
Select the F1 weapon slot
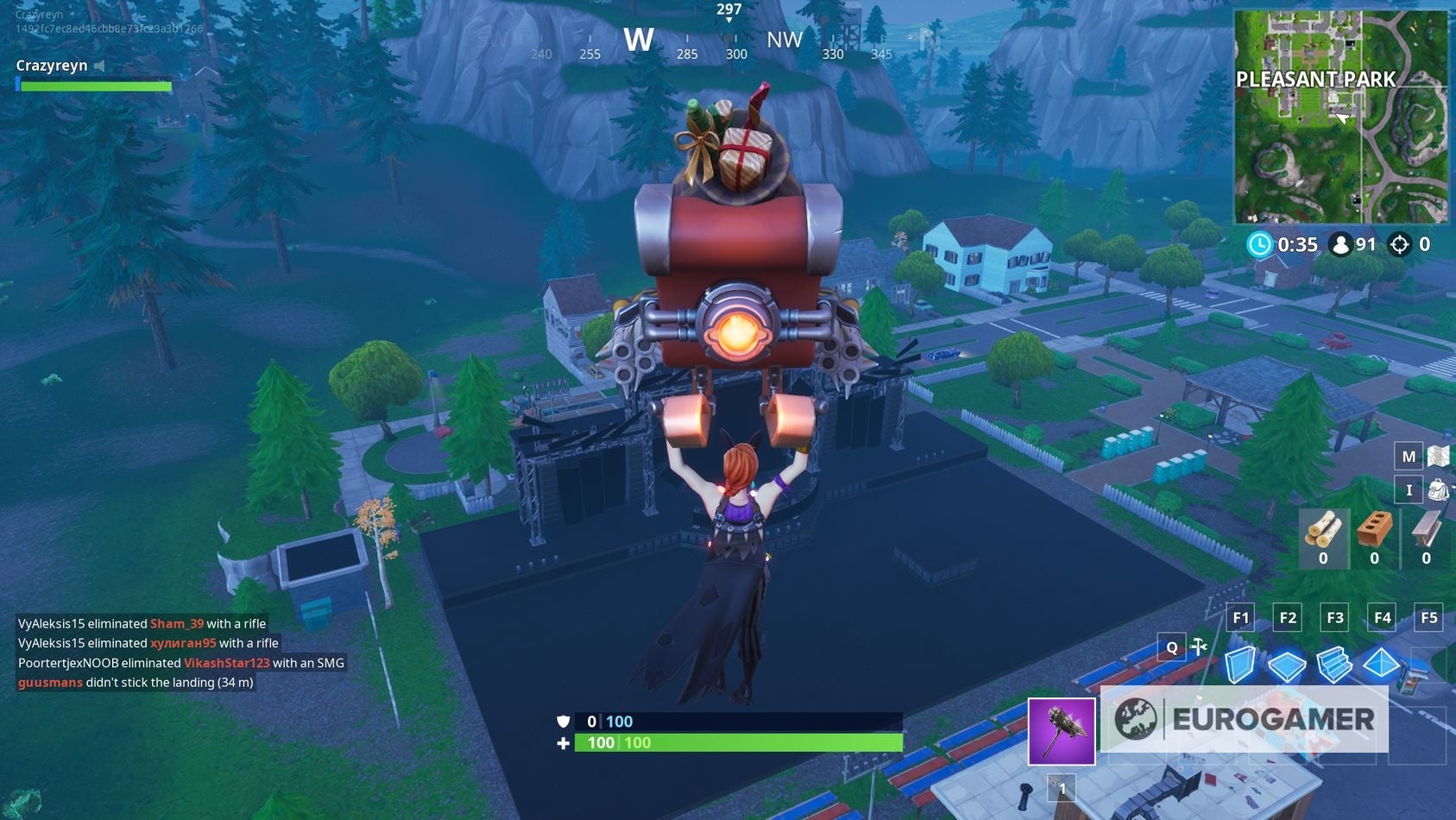[x=1241, y=617]
